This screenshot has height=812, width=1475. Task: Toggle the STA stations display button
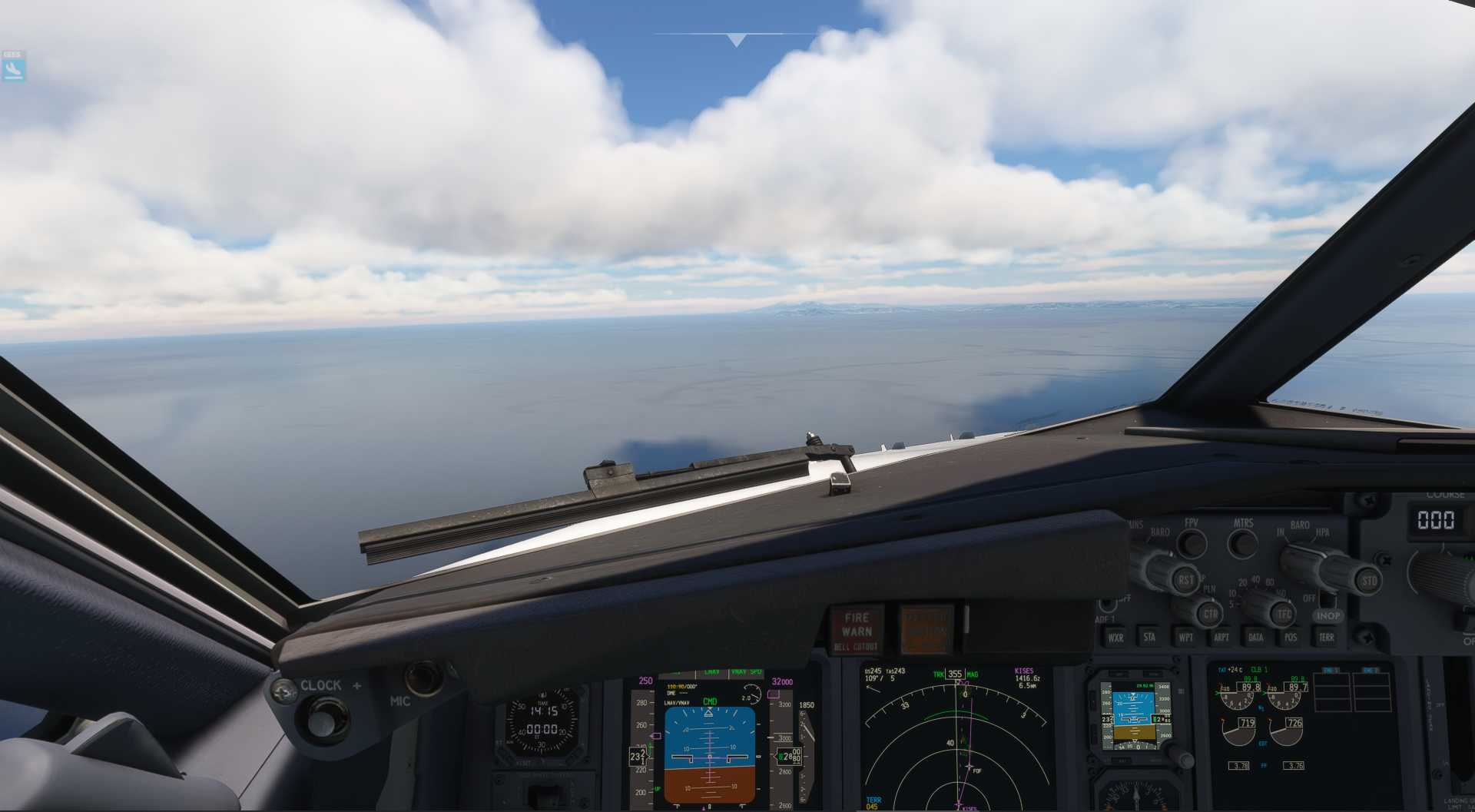[1149, 637]
